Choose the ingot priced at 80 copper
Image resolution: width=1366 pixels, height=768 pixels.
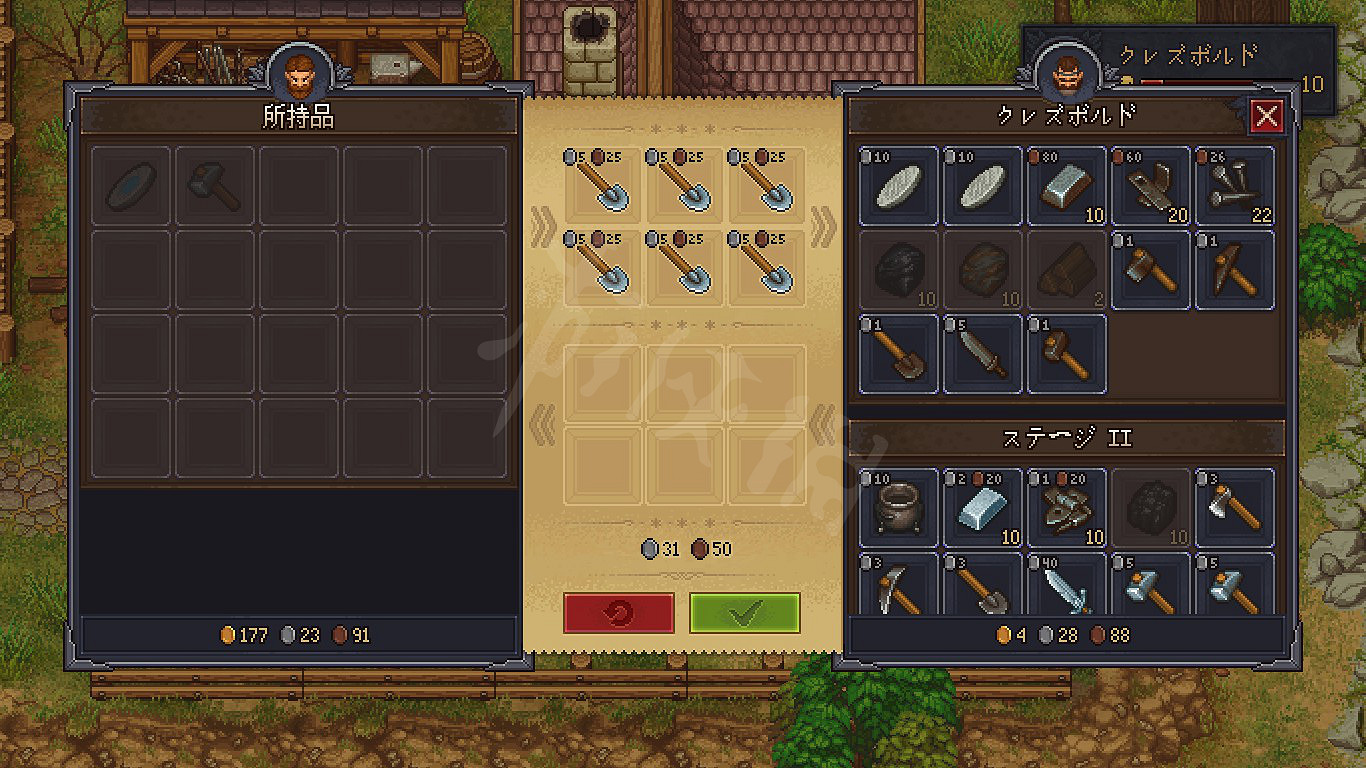tap(1067, 186)
